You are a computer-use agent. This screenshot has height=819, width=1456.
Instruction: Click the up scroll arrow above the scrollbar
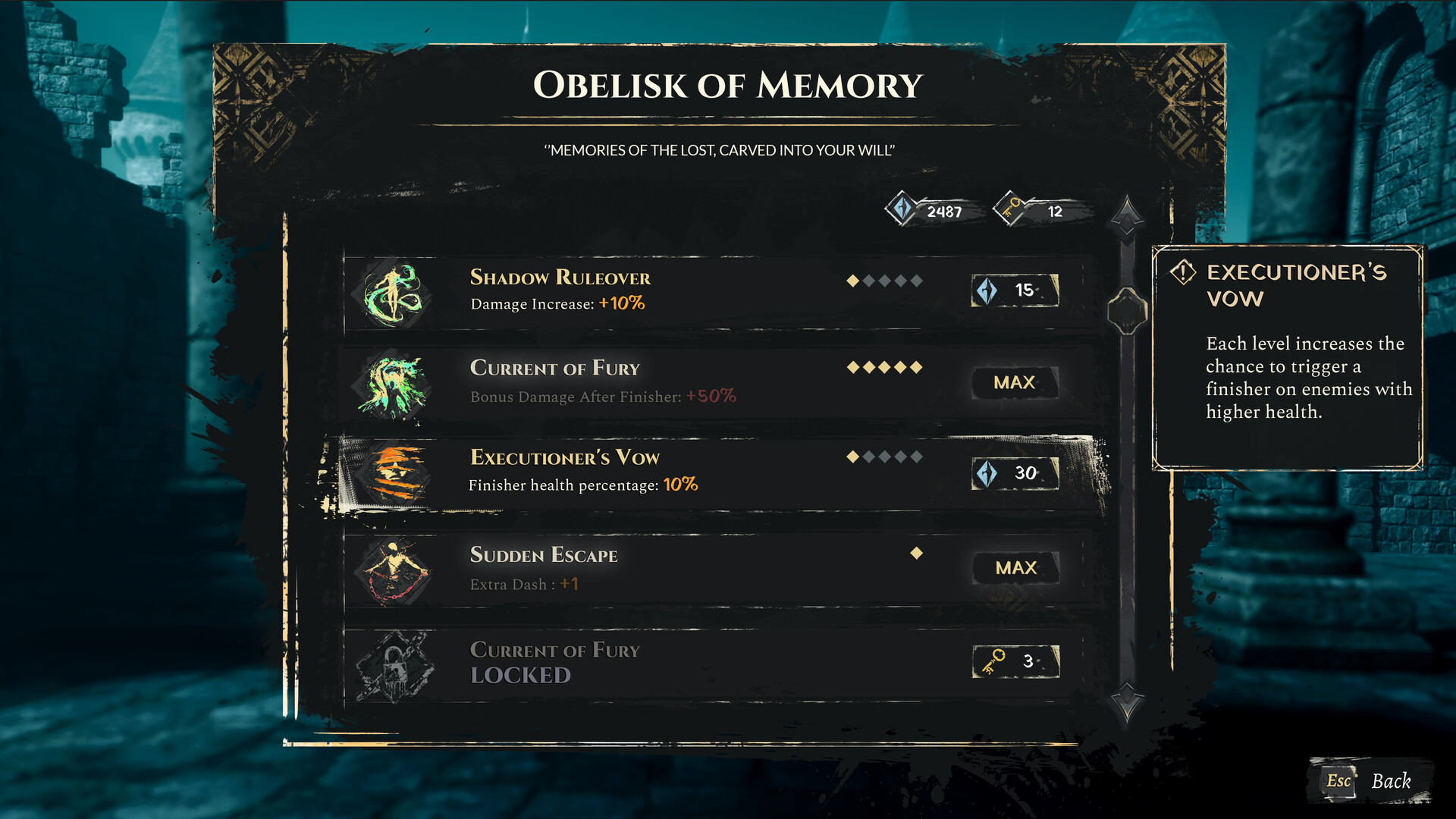(x=1125, y=216)
